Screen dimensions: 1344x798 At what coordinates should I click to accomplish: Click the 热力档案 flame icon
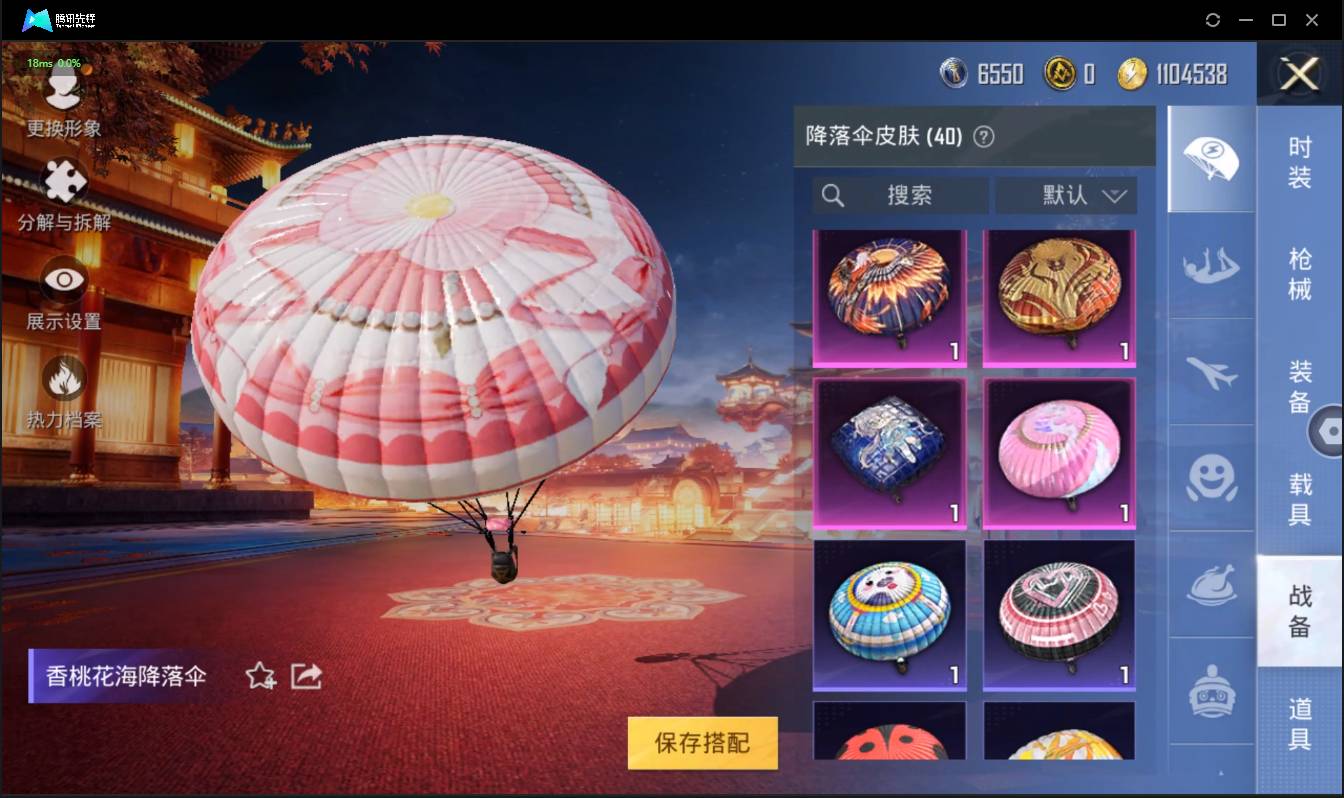pos(62,381)
